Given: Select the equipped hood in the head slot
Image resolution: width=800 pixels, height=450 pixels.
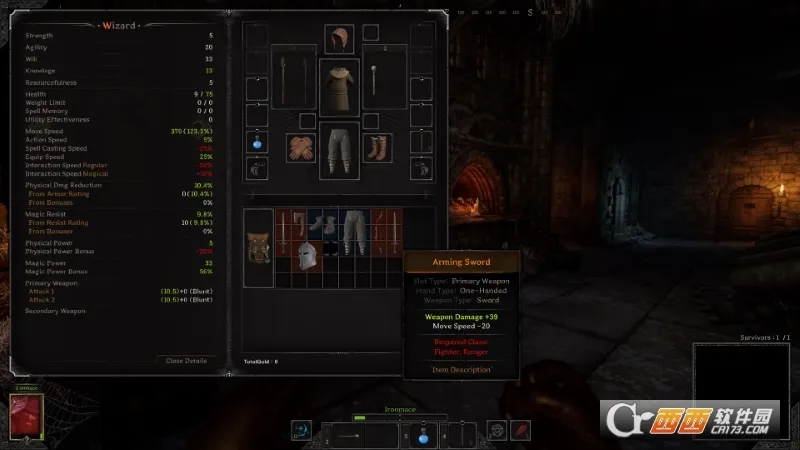Looking at the screenshot, I should pyautogui.click(x=339, y=40).
